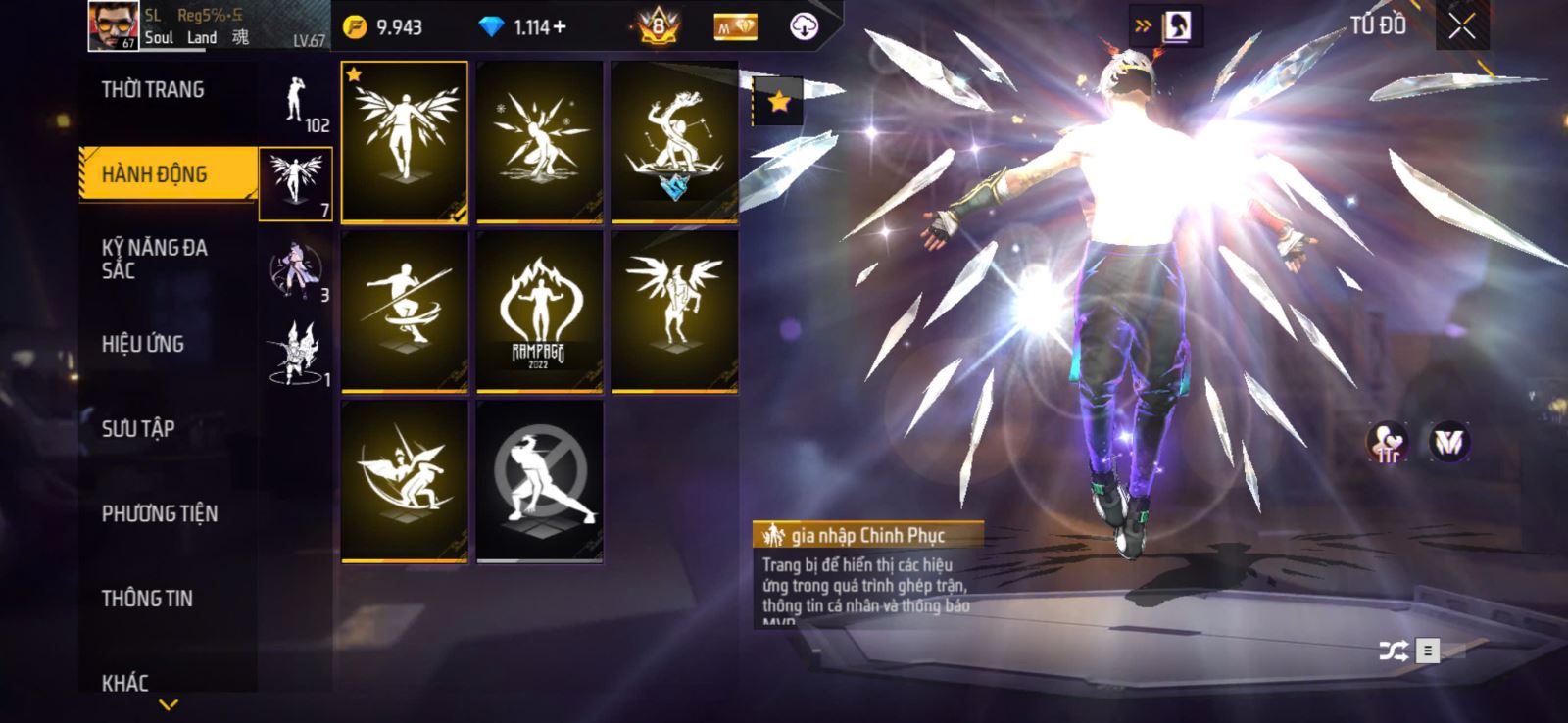Open the cloud download icon

pos(805,26)
